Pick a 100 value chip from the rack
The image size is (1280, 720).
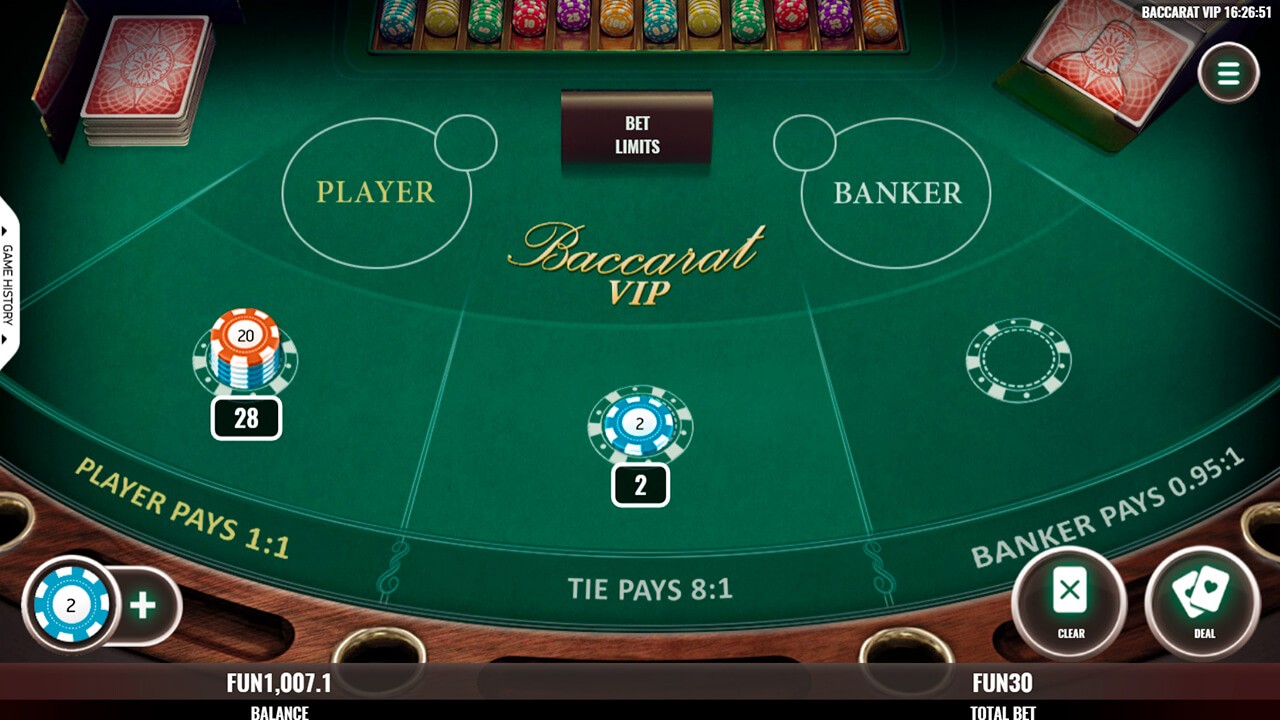615,25
